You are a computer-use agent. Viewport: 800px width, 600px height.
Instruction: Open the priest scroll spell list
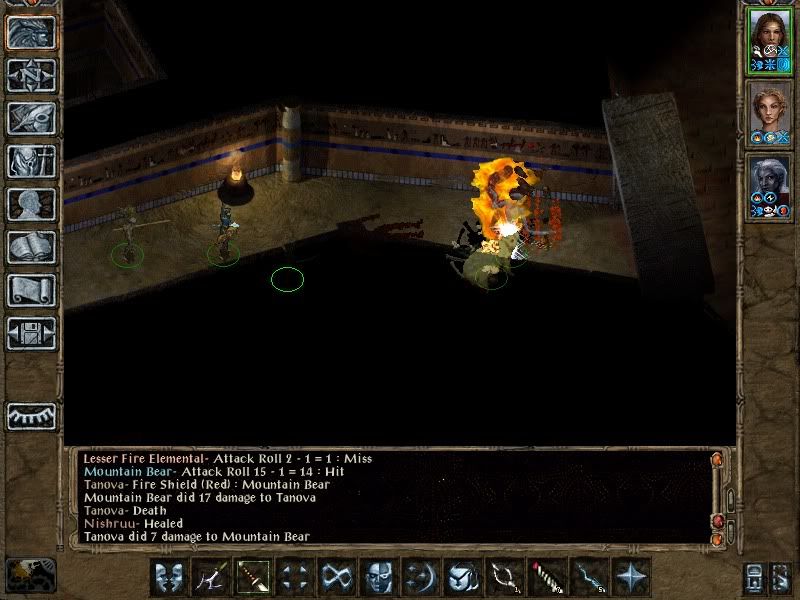(x=31, y=290)
